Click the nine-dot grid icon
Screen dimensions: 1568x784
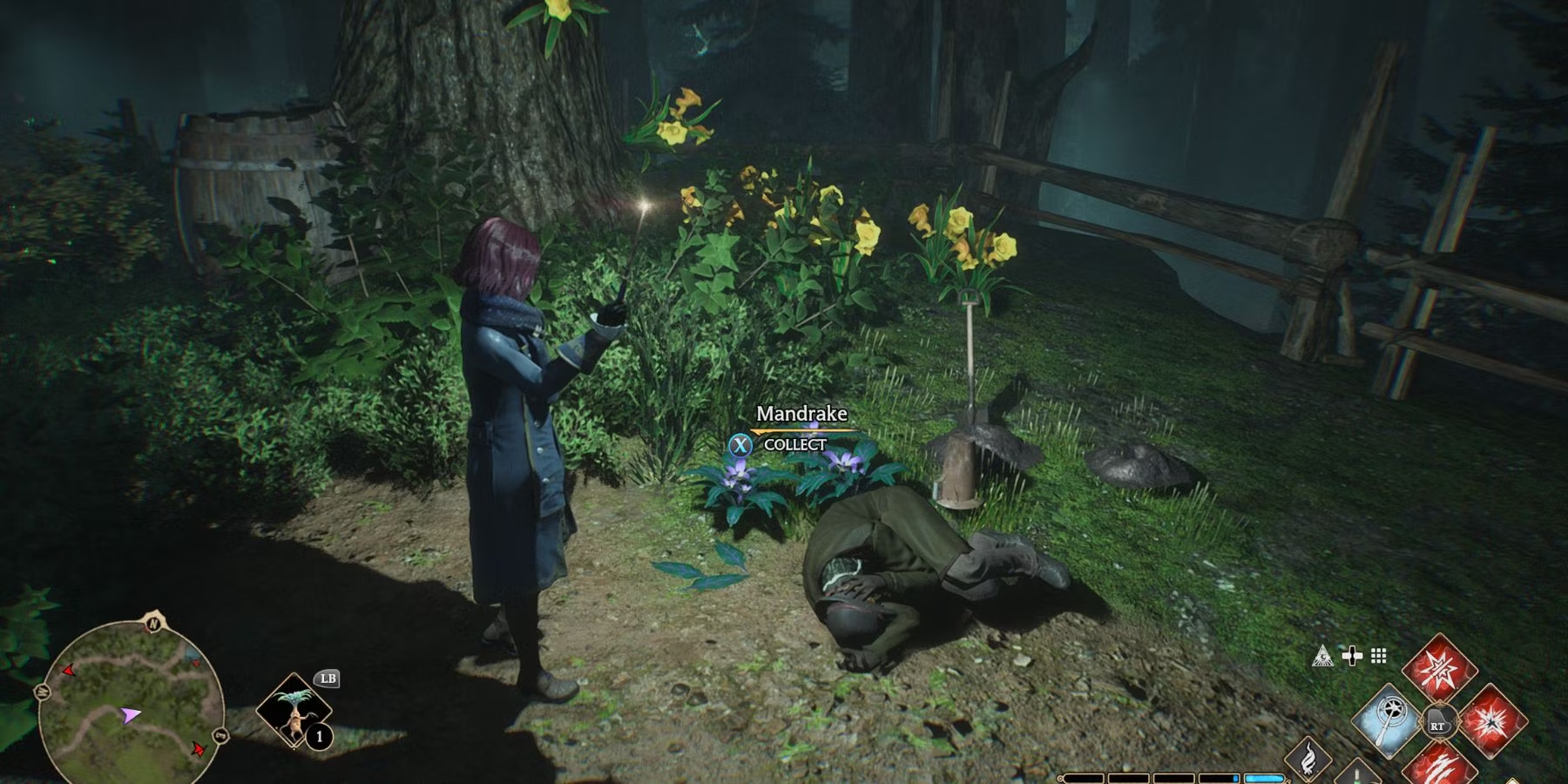(x=1379, y=656)
